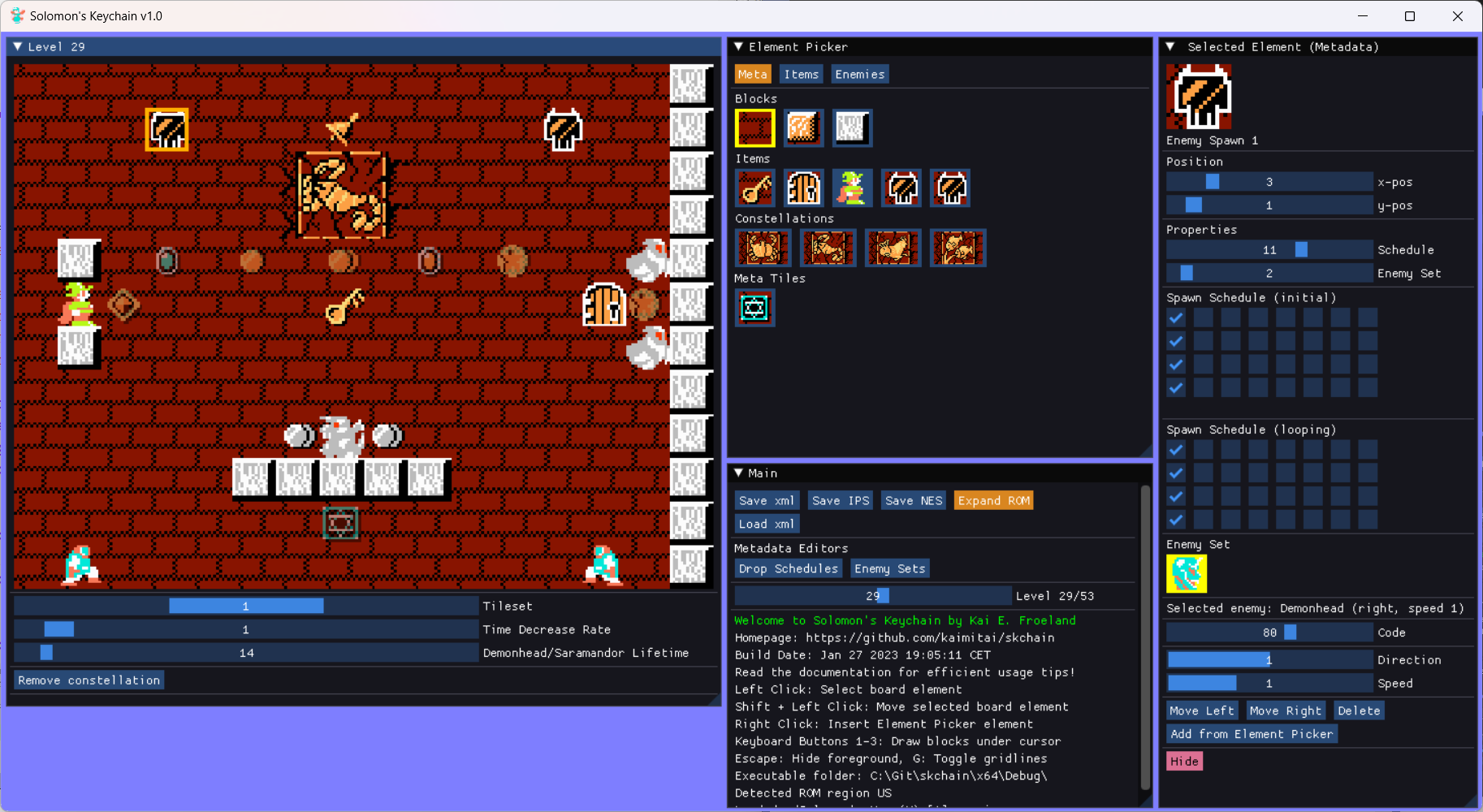This screenshot has width=1483, height=812.
Task: Select the key item in the Element Picker
Action: click(x=755, y=188)
